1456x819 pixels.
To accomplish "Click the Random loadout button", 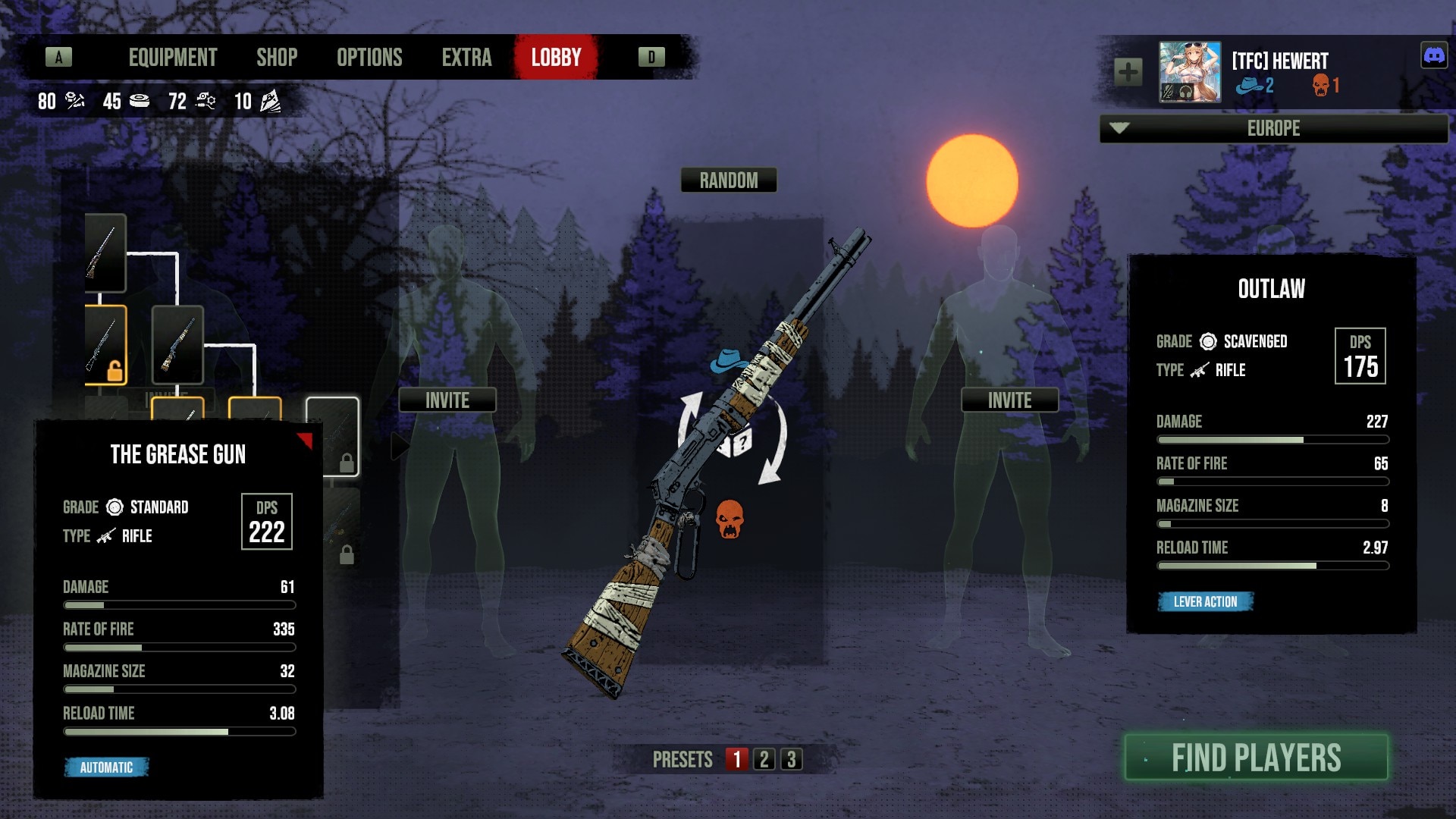I will click(x=728, y=180).
